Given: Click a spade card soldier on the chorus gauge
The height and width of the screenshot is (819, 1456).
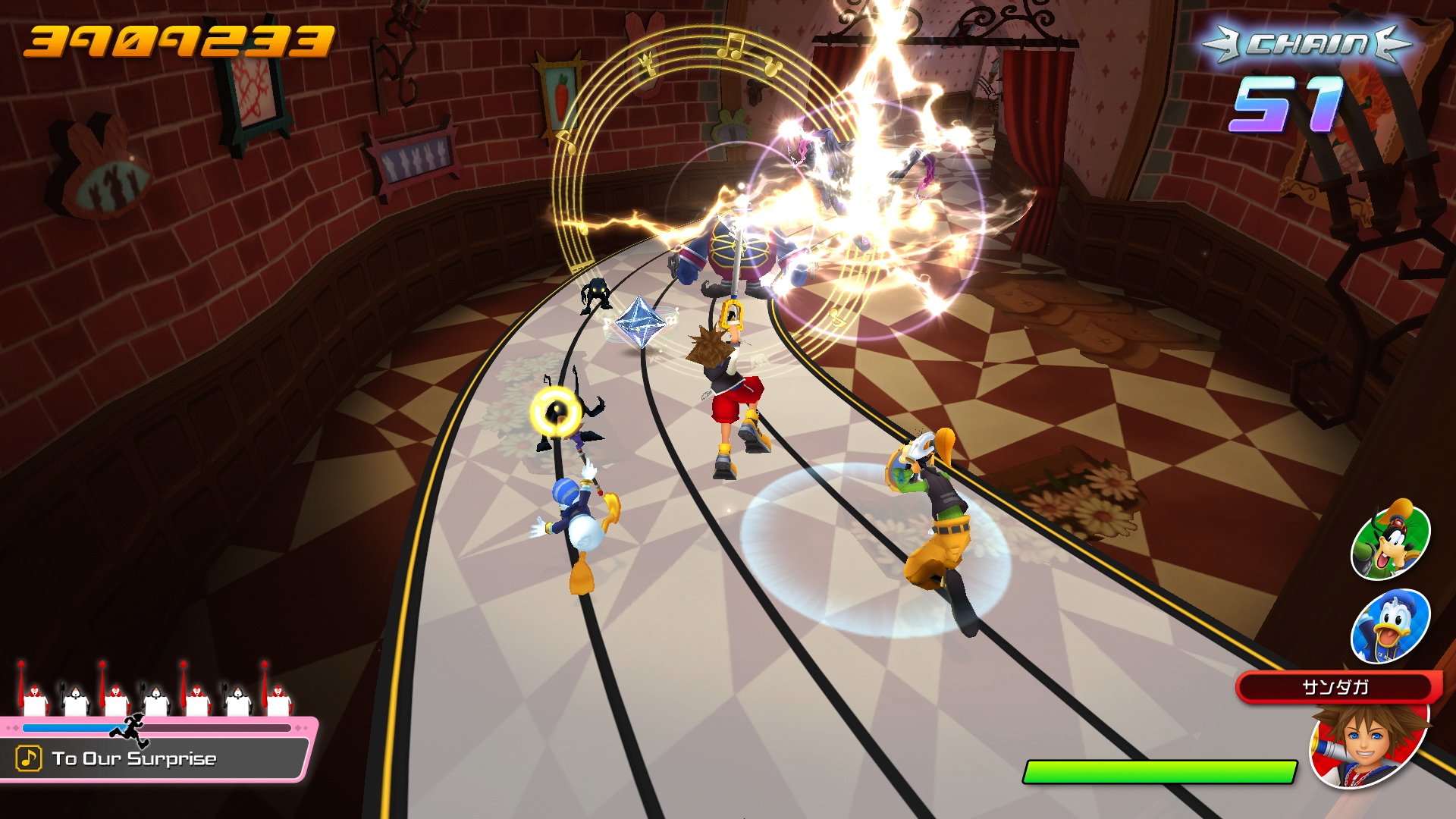Looking at the screenshot, I should pyautogui.click(x=76, y=698).
